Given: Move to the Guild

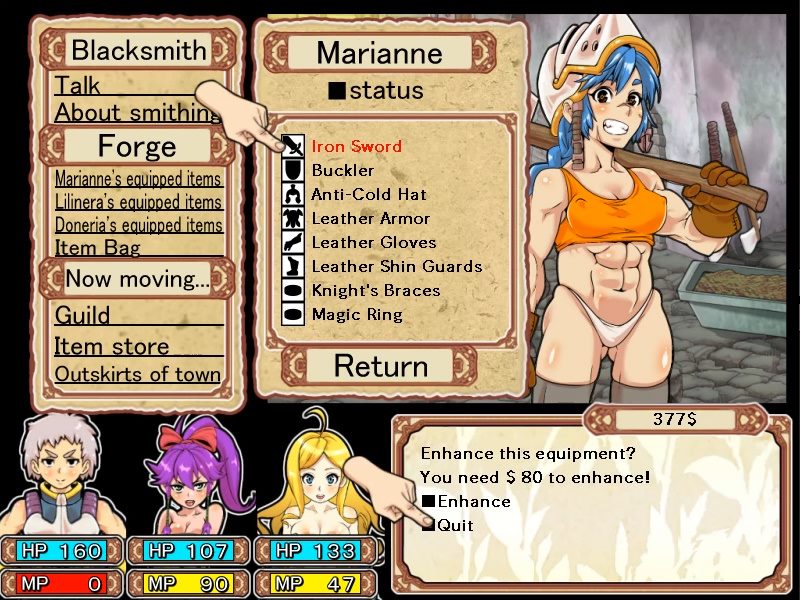Looking at the screenshot, I should tap(83, 316).
